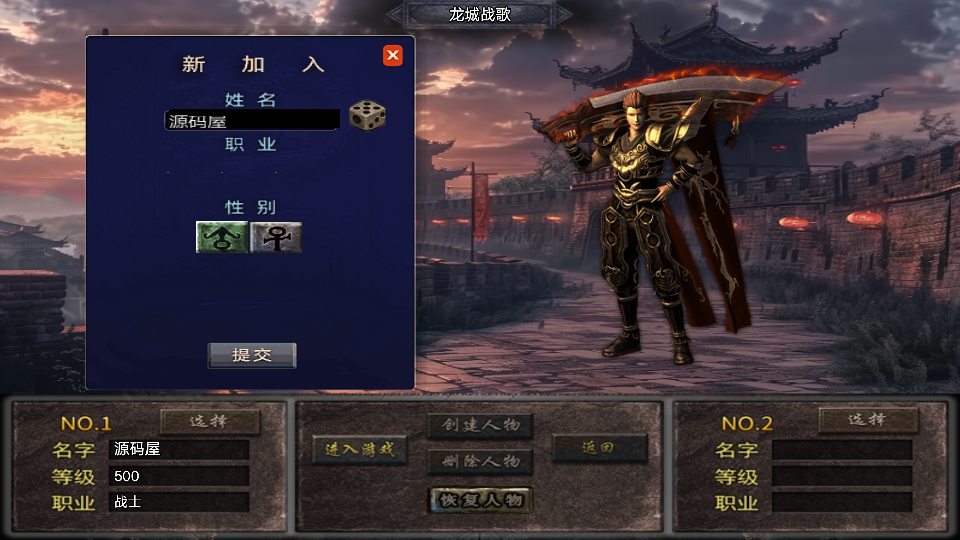This screenshot has height=540, width=960.
Task: Delete character using 删除人物
Action: [x=480, y=462]
